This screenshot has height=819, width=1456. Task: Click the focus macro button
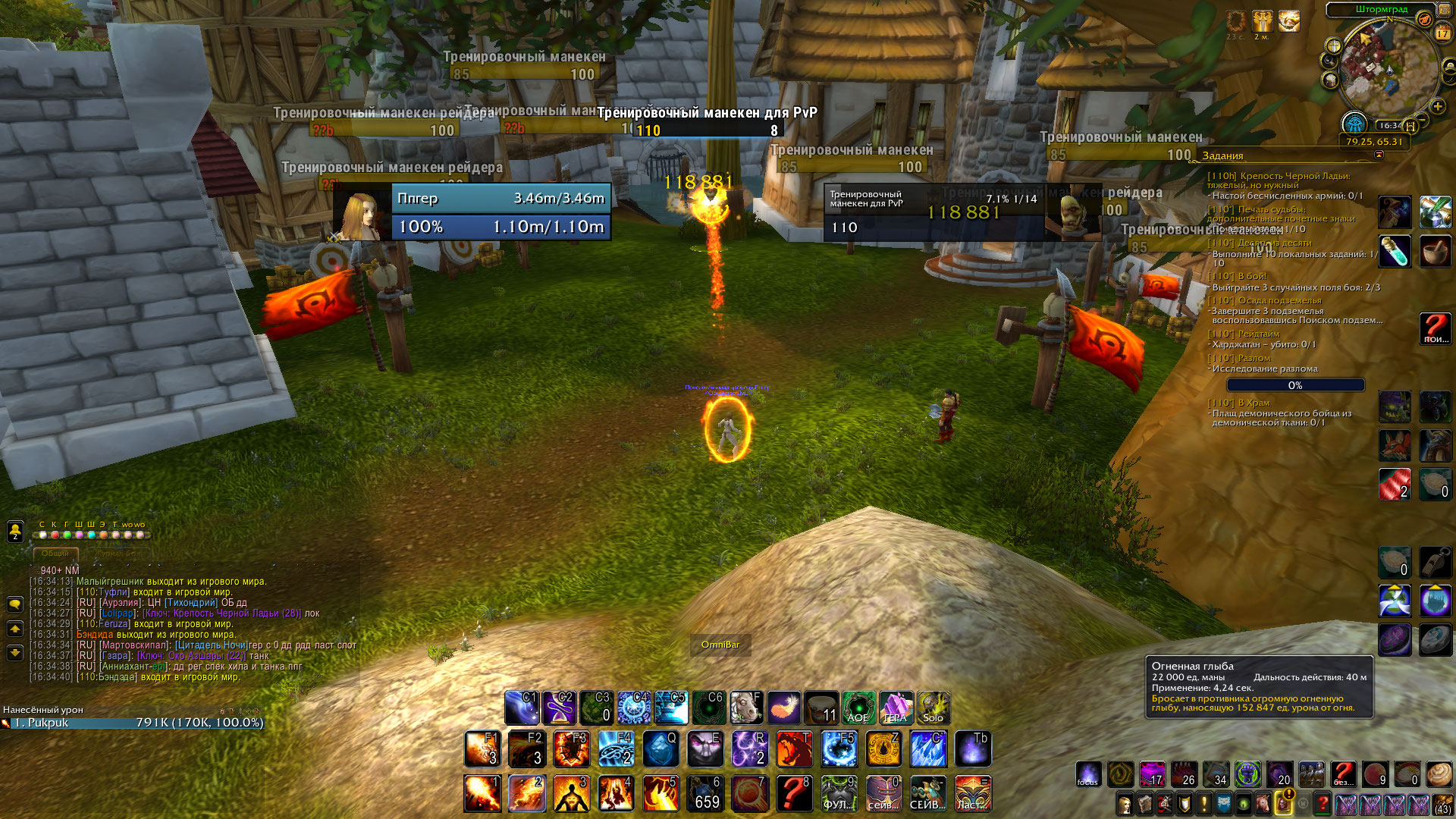click(x=1088, y=774)
